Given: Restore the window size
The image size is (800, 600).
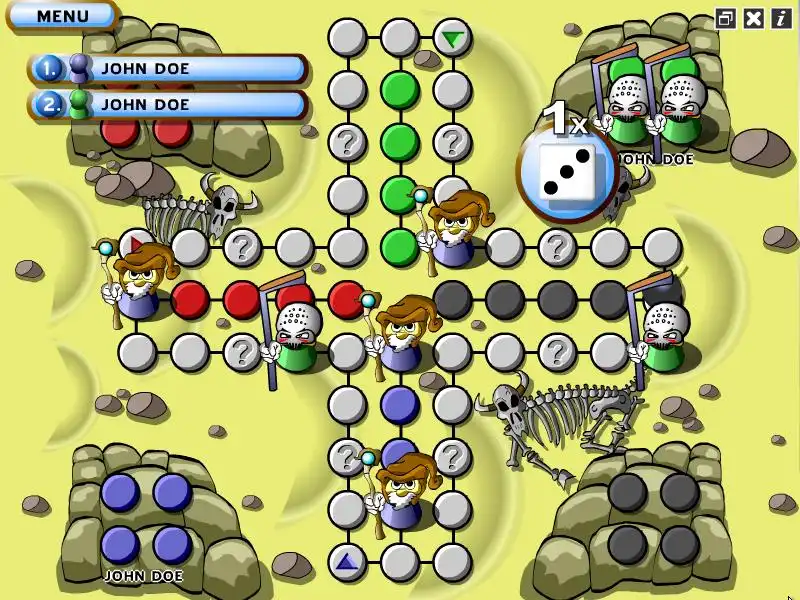Looking at the screenshot, I should [x=726, y=18].
